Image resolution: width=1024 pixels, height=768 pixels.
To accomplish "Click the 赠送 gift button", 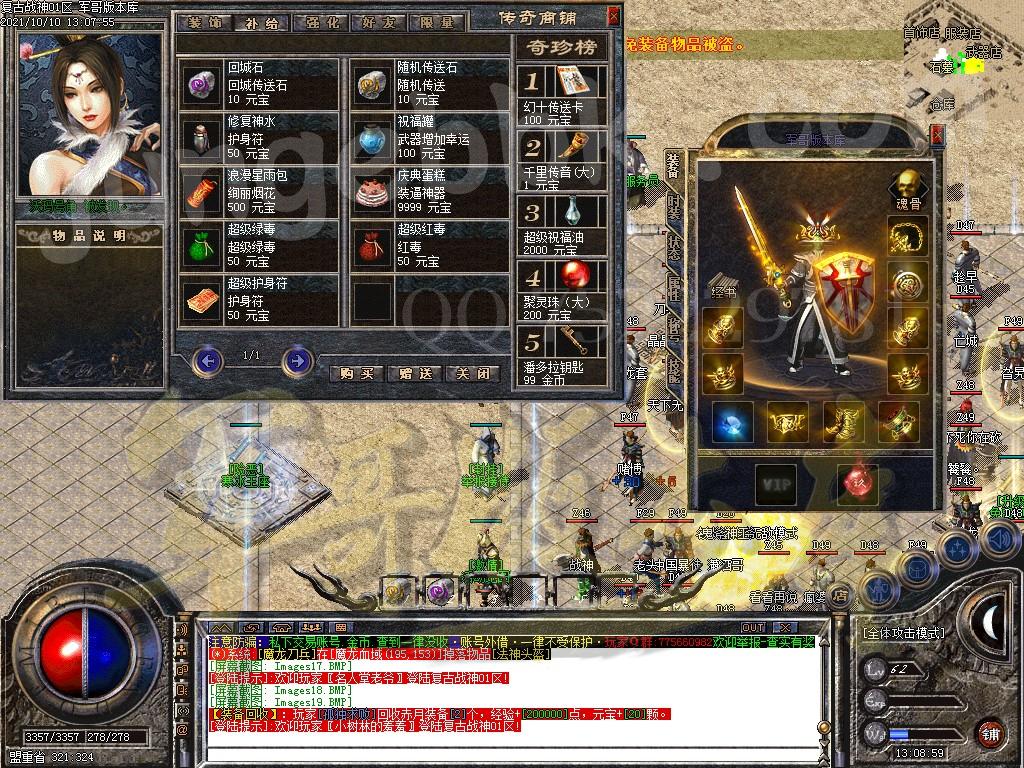I will (415, 373).
